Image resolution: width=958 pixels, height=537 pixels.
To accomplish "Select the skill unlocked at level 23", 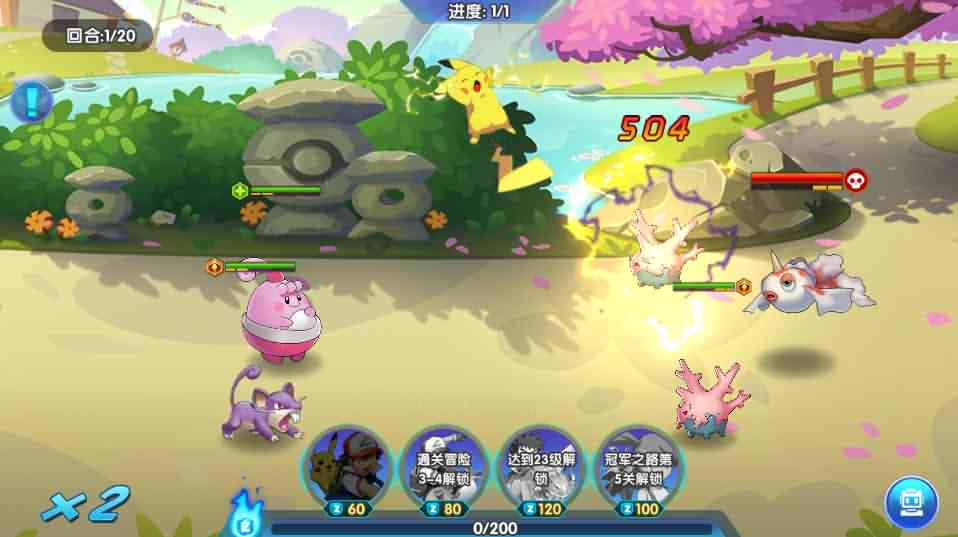I will click(x=541, y=464).
